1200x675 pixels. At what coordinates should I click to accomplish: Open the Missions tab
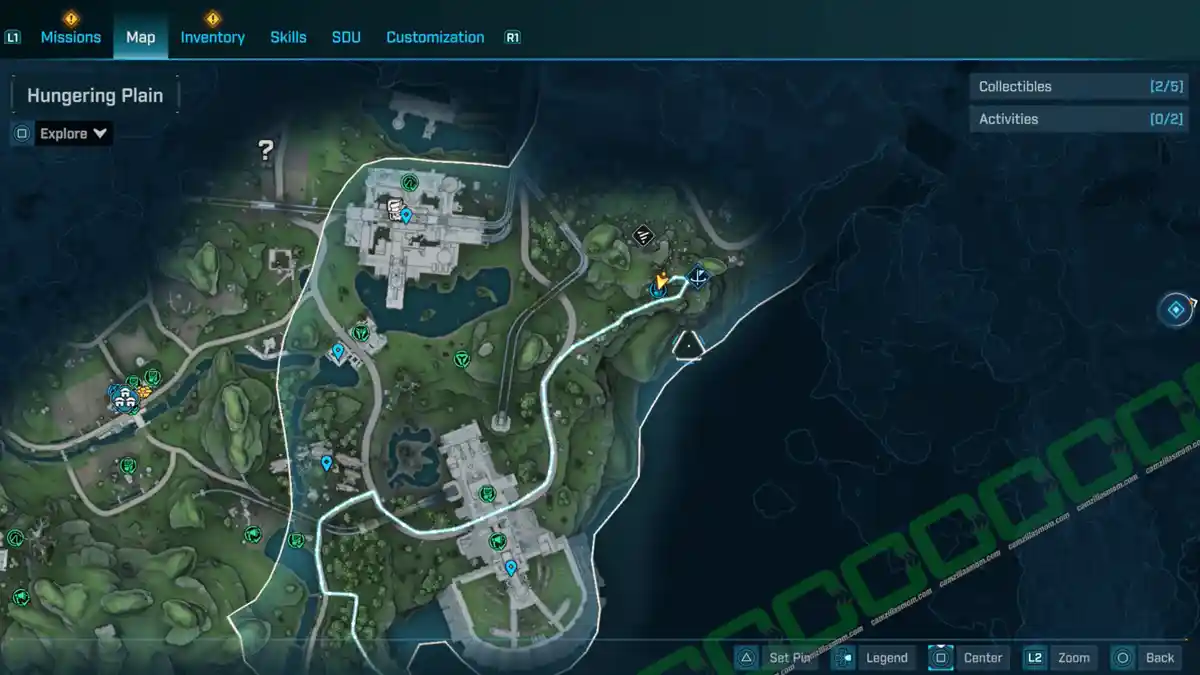click(x=70, y=37)
